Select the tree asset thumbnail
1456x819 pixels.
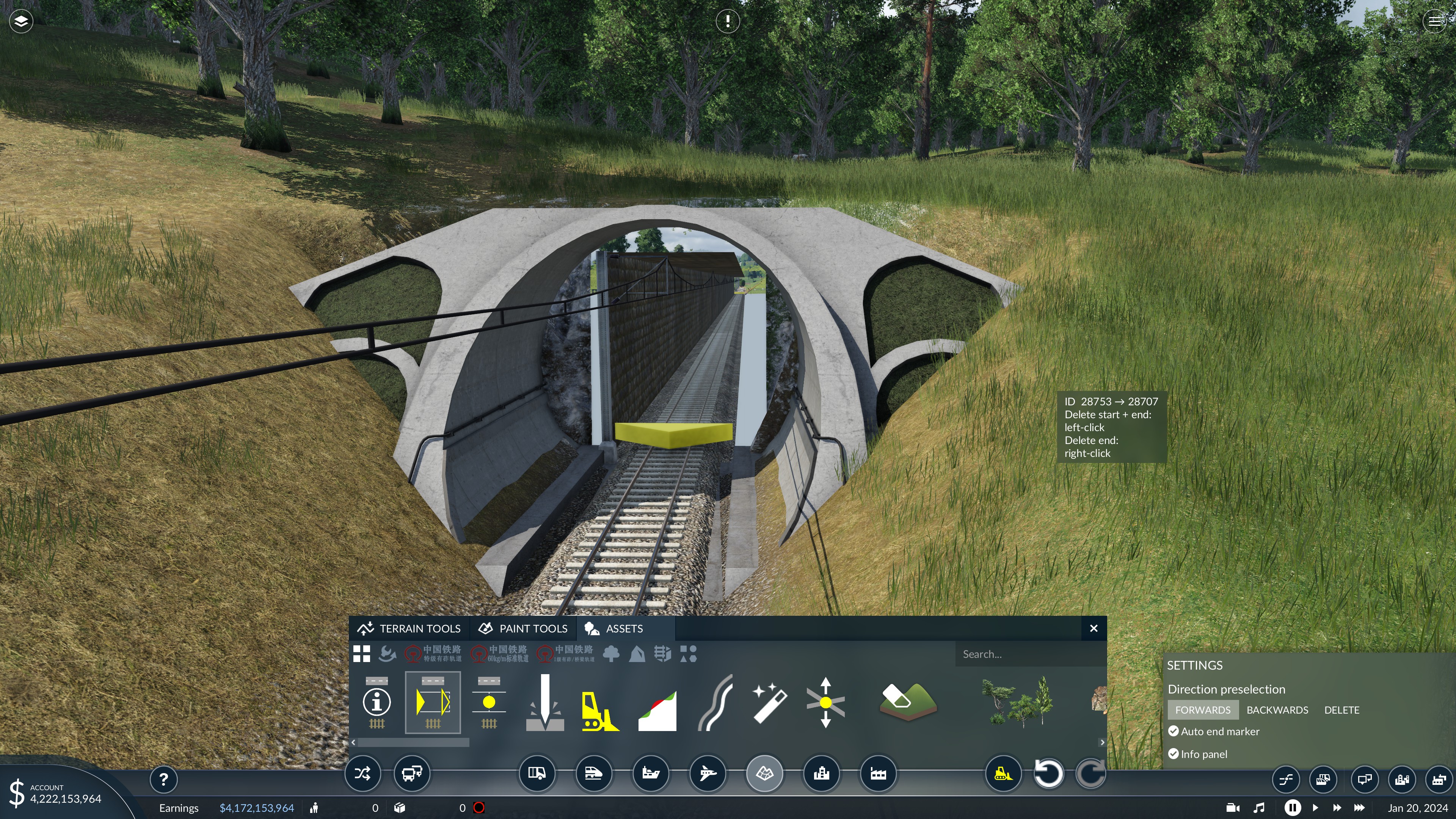click(x=1017, y=703)
